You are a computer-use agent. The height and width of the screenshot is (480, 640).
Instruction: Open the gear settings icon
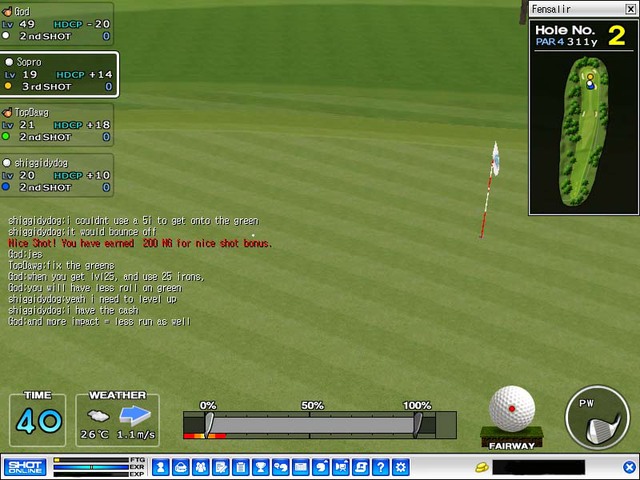401,467
